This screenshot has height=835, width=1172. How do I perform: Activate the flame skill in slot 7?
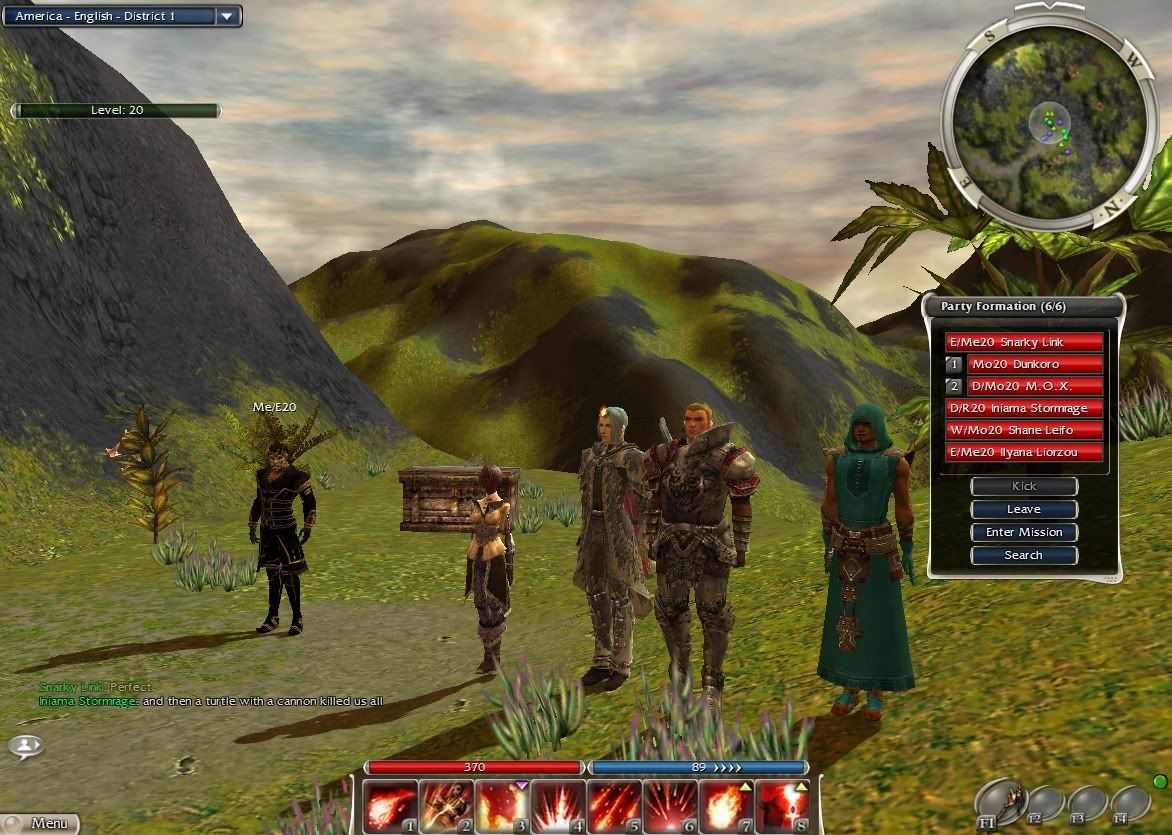[x=726, y=806]
